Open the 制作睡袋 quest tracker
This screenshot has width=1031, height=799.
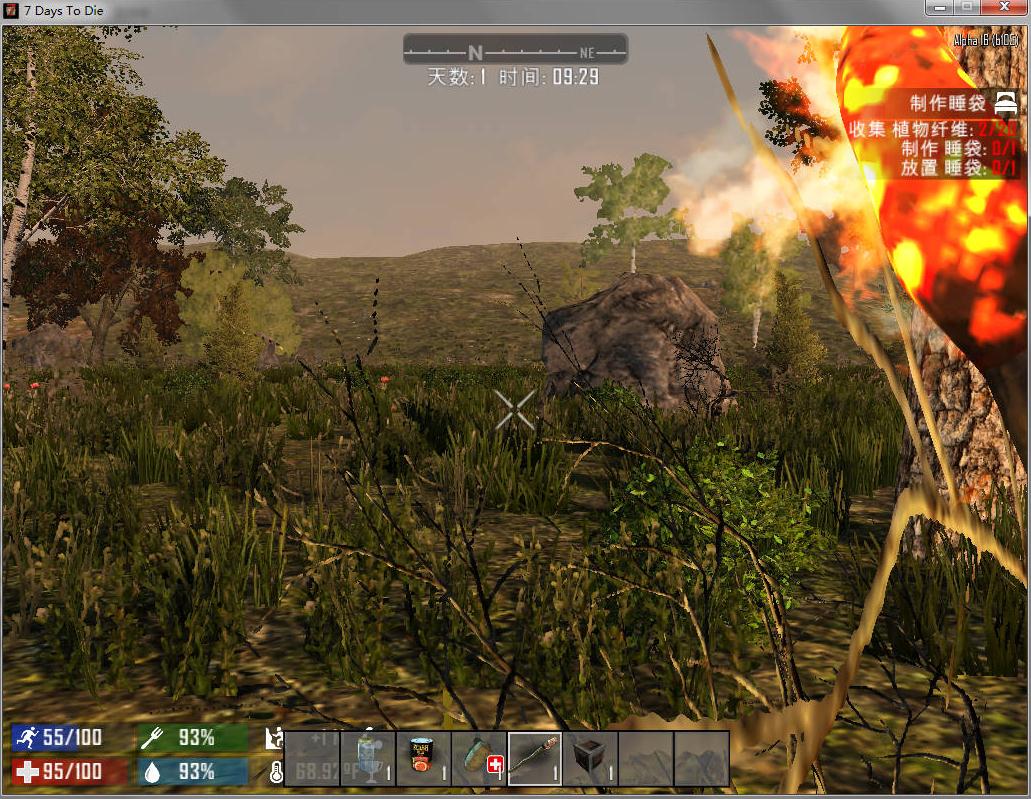pos(947,103)
